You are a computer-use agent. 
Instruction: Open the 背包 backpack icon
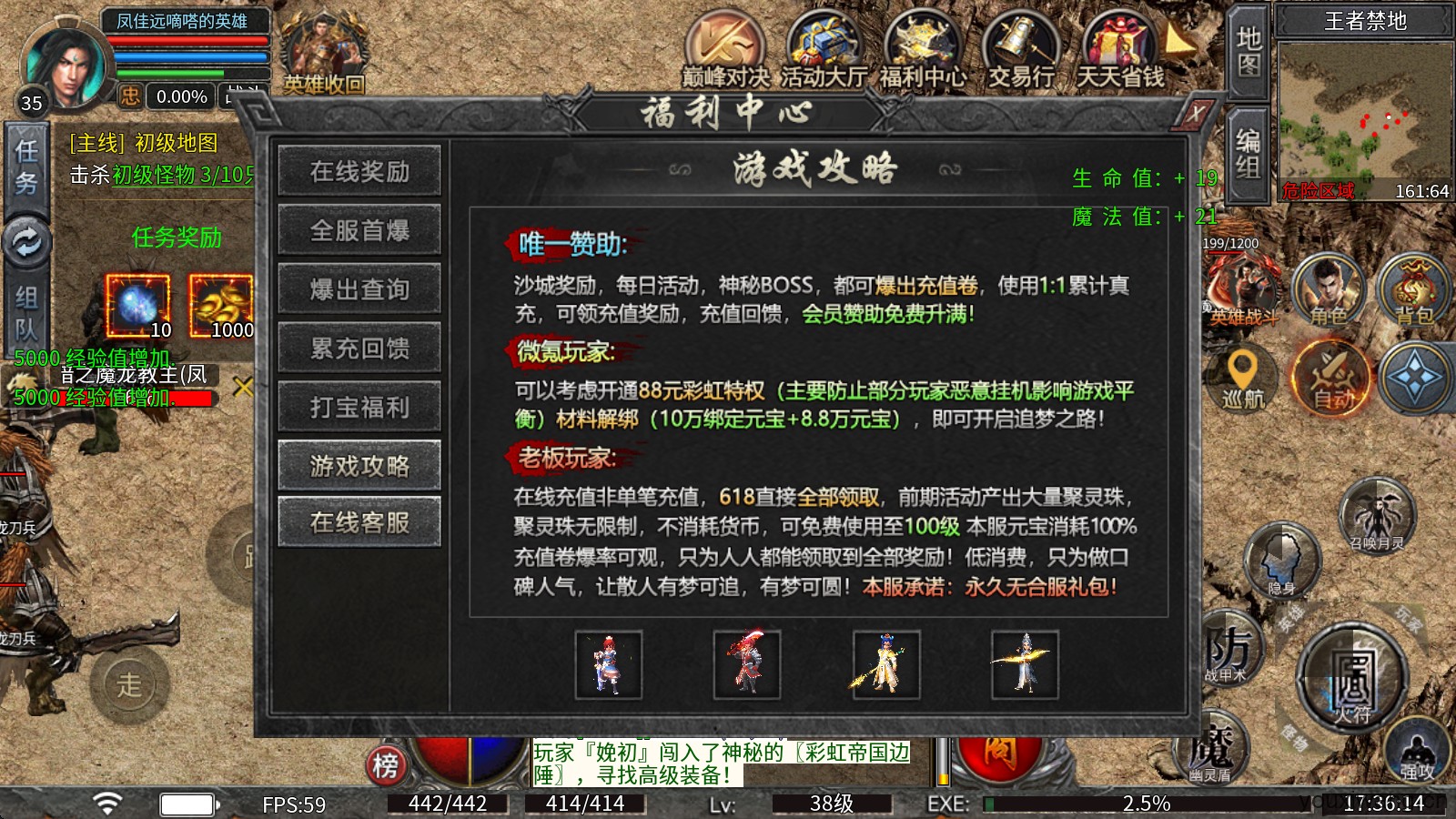[x=1411, y=291]
